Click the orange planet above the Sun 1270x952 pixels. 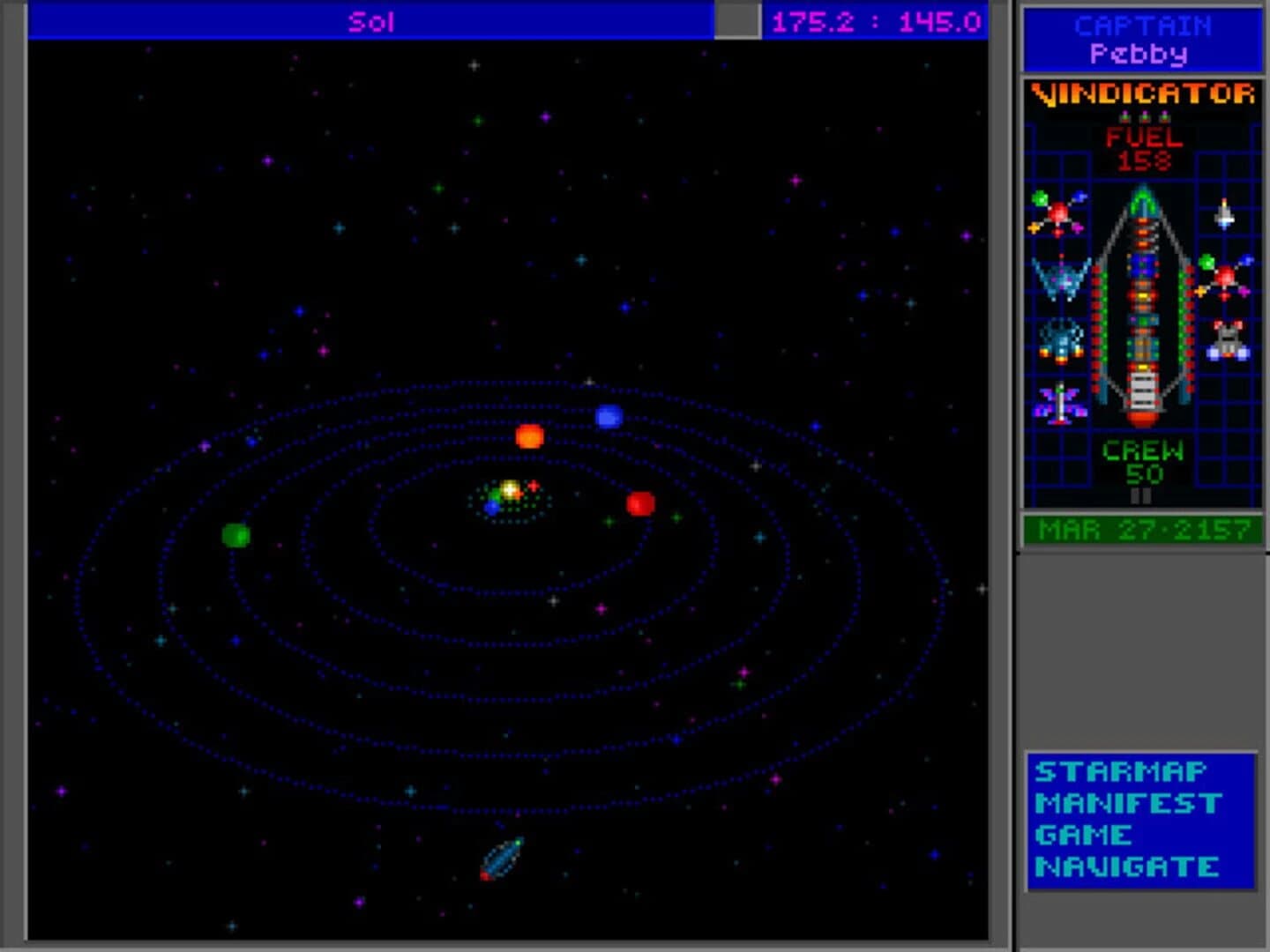pyautogui.click(x=529, y=435)
